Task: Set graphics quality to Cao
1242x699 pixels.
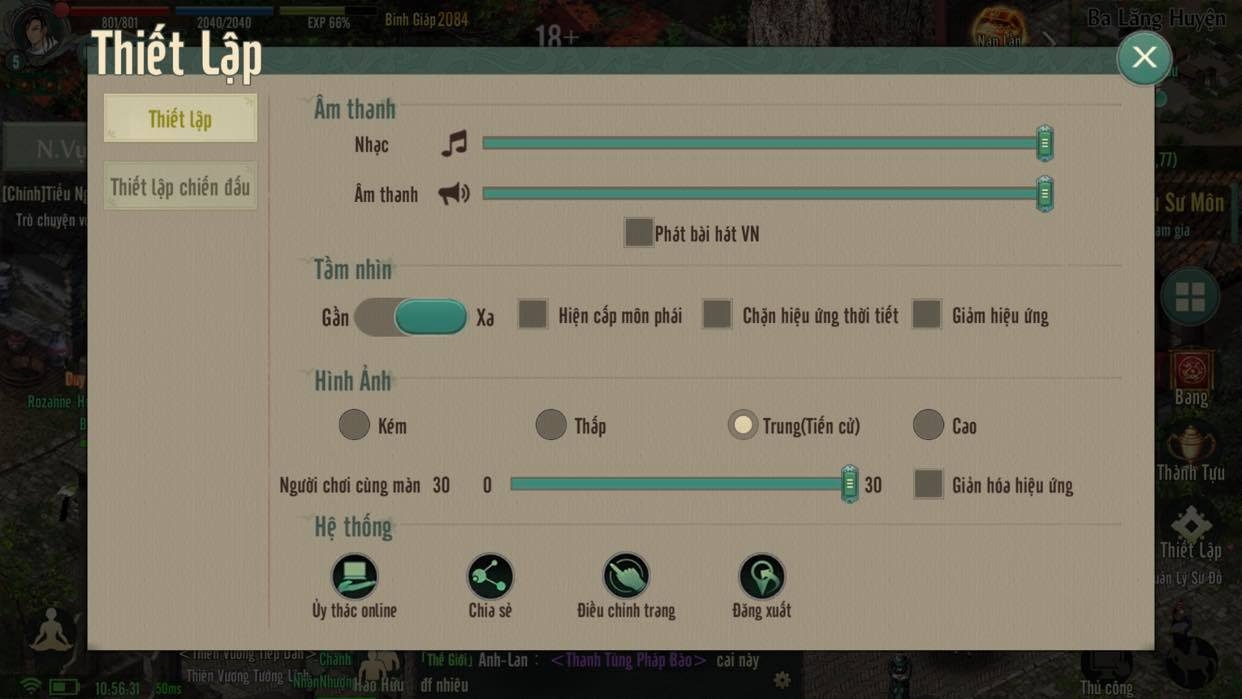Action: point(928,425)
